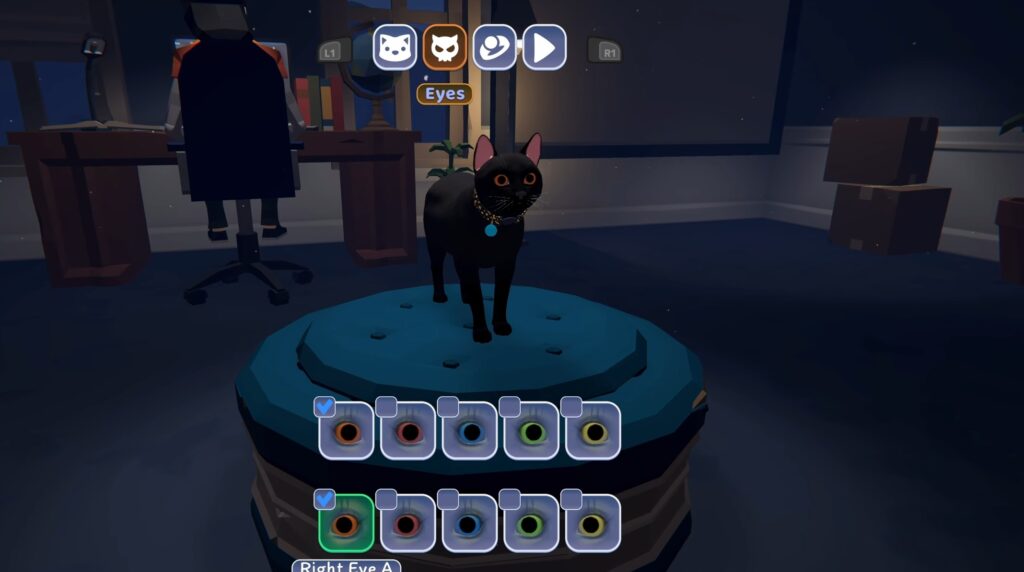Viewport: 1024px width, 572px height.
Task: Select the blue eye in the left-eye row
Action: (470, 431)
